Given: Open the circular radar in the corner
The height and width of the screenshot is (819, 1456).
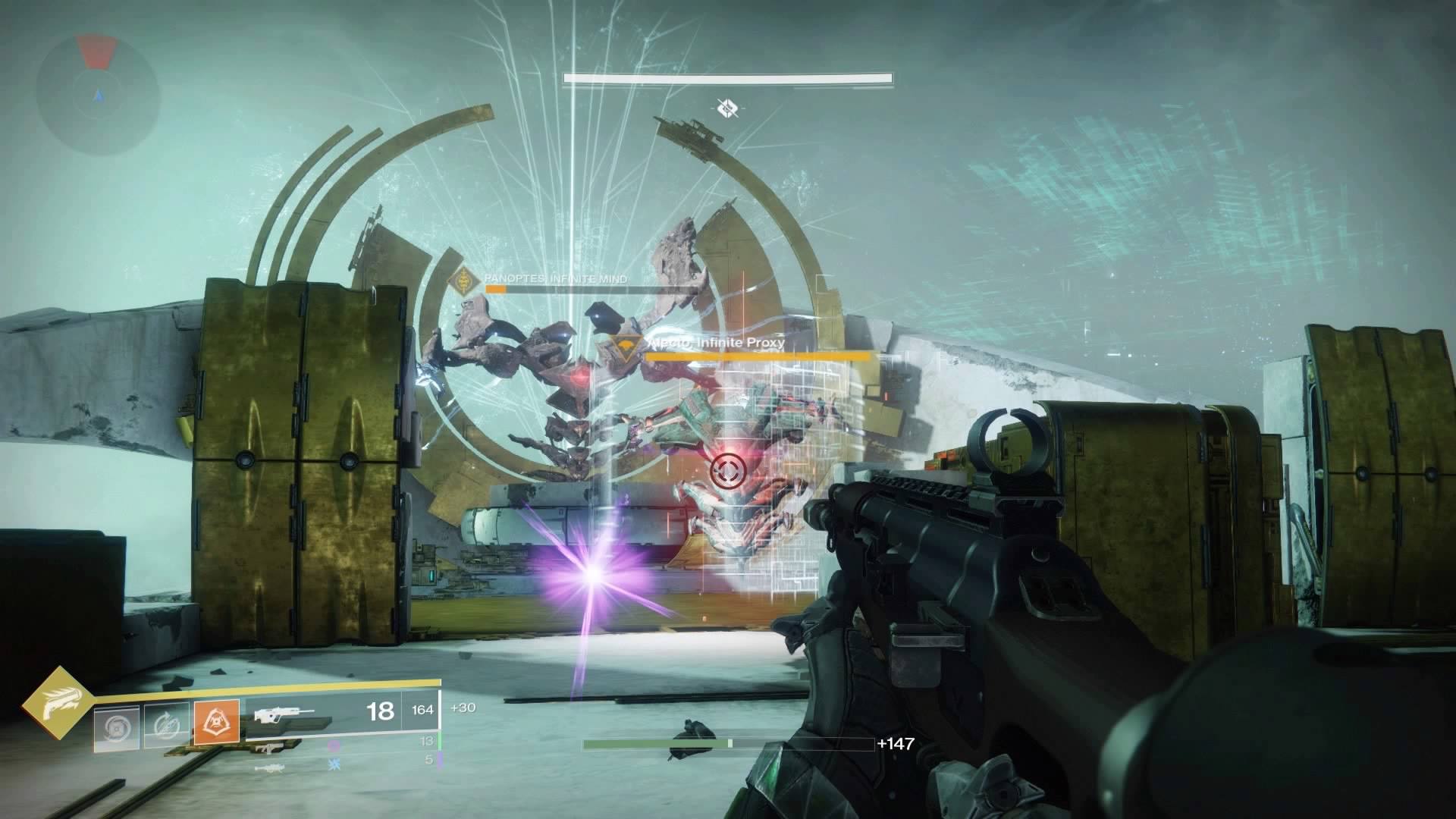Looking at the screenshot, I should tap(99, 96).
